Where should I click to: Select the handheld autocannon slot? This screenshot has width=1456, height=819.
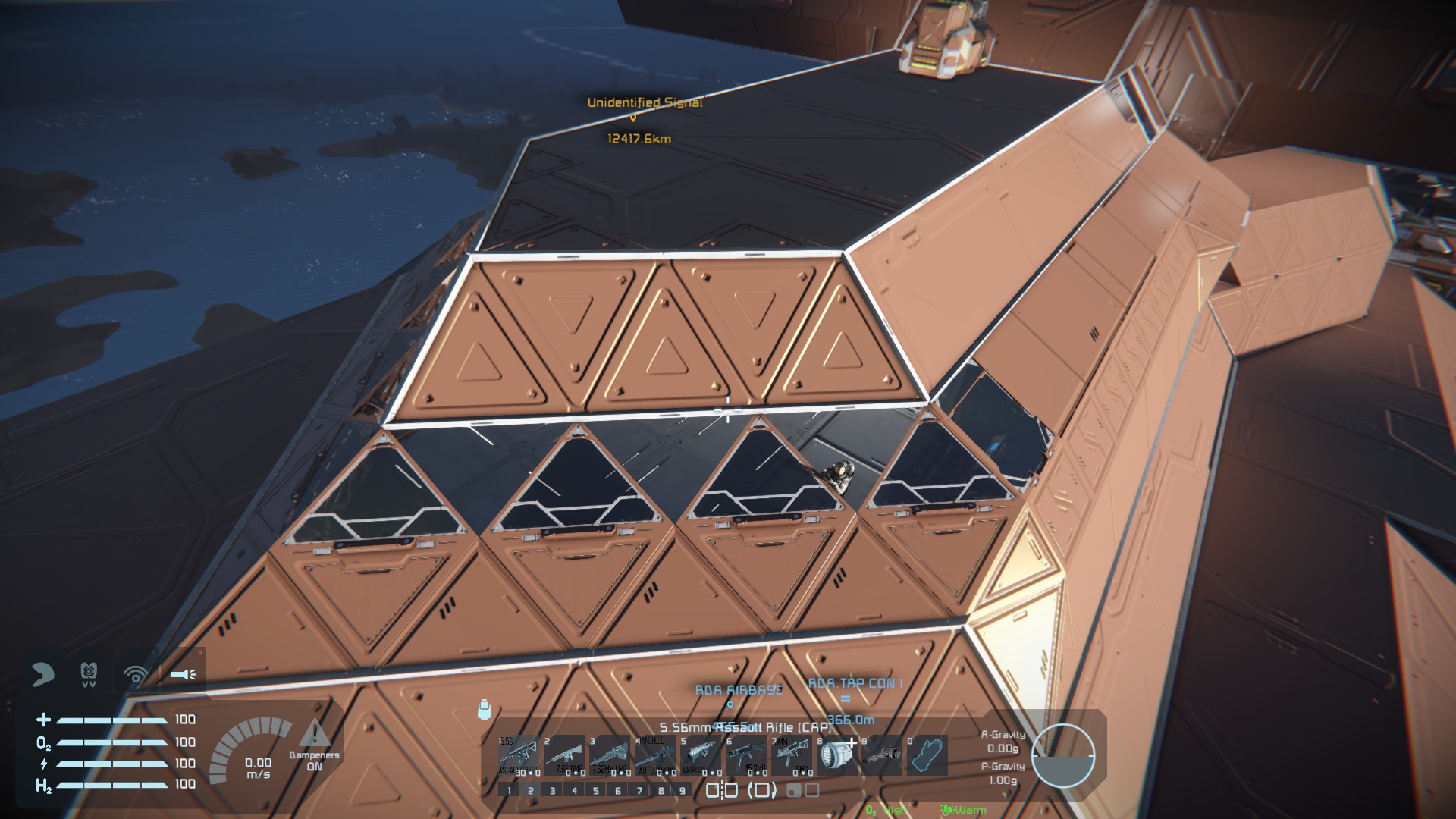point(654,755)
